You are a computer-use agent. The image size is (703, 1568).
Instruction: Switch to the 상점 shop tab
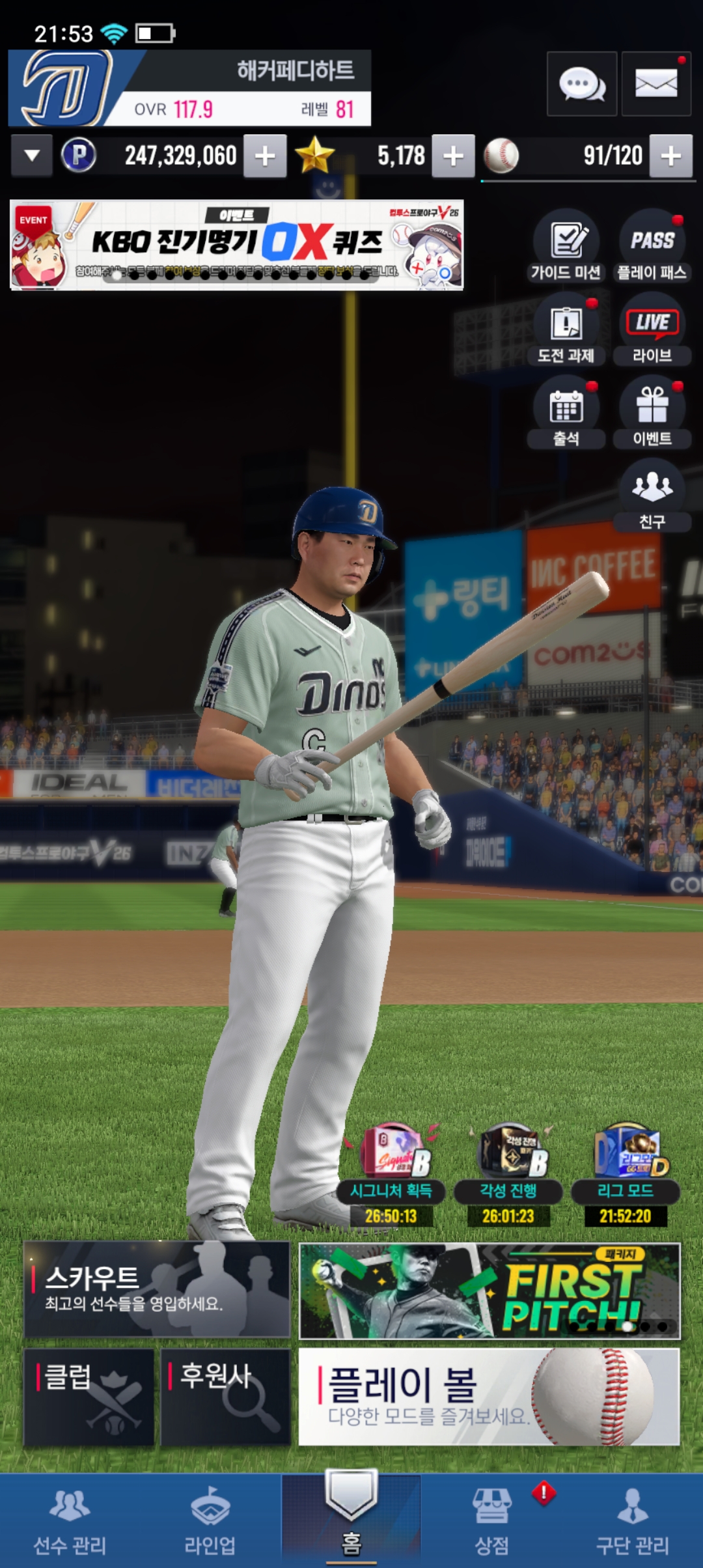click(491, 1521)
